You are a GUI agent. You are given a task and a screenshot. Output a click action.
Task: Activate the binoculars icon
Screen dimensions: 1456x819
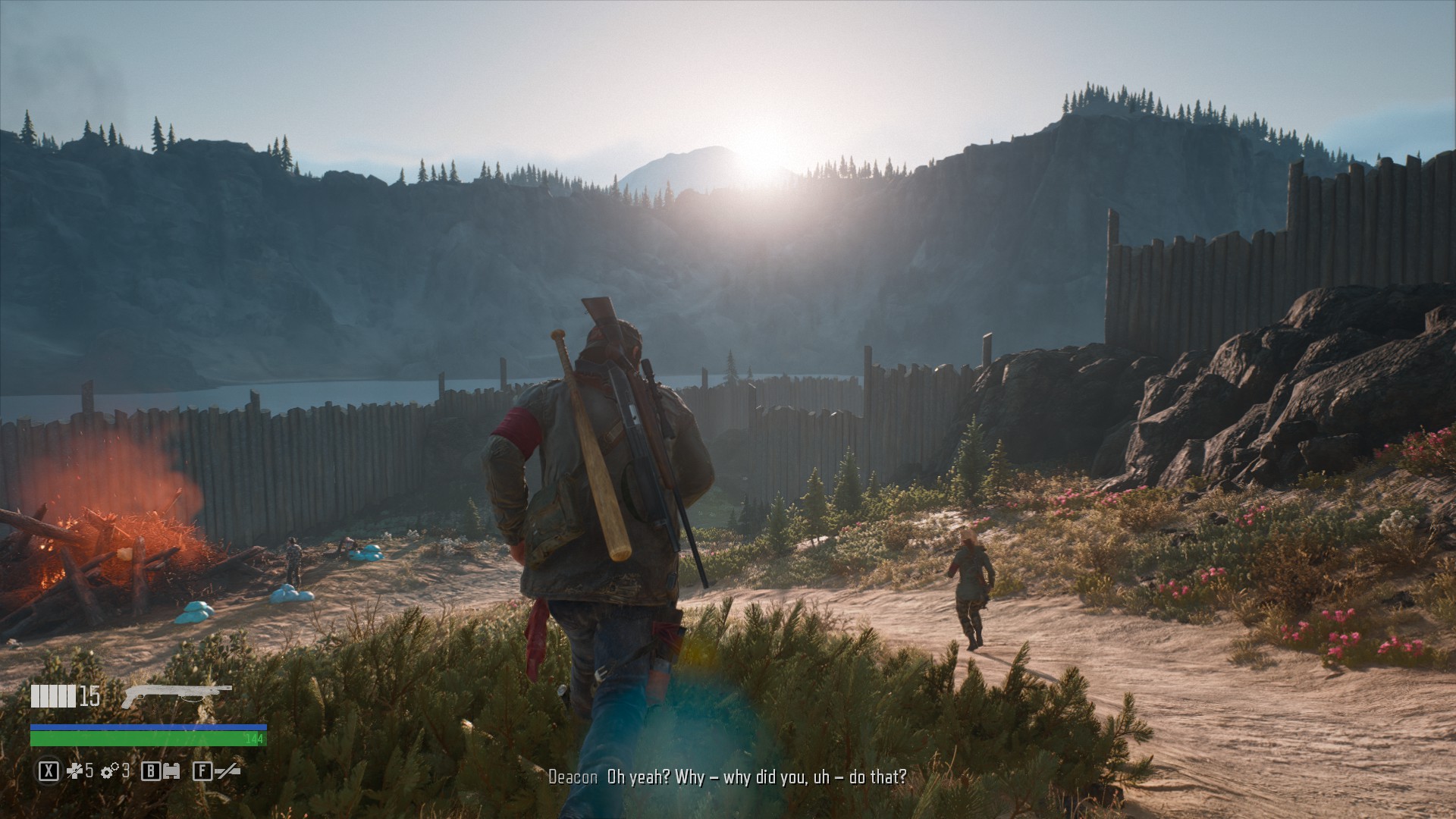coord(173,771)
